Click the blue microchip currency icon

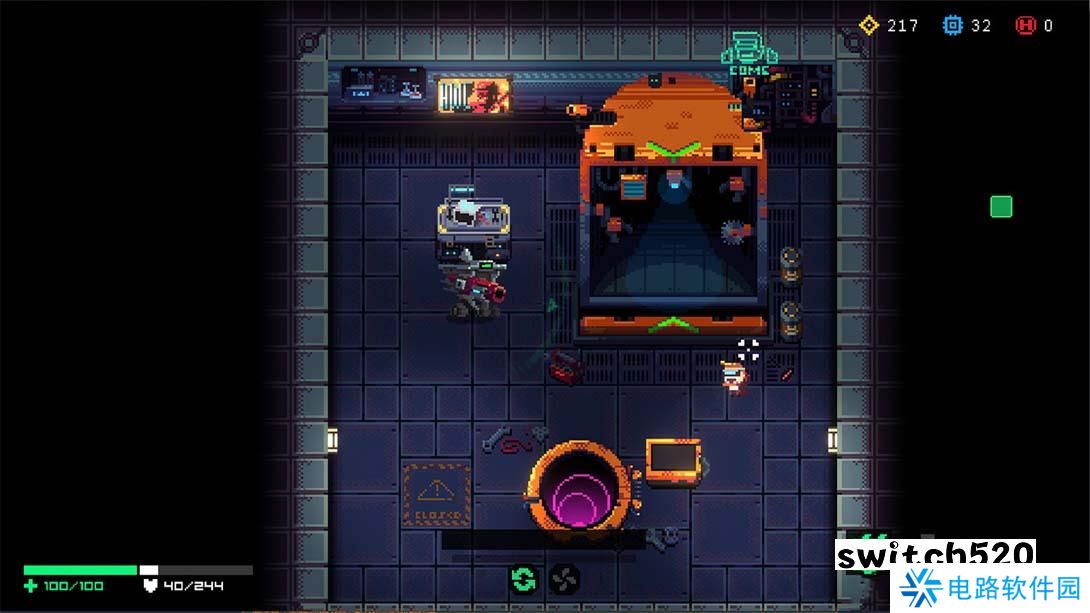[x=953, y=25]
